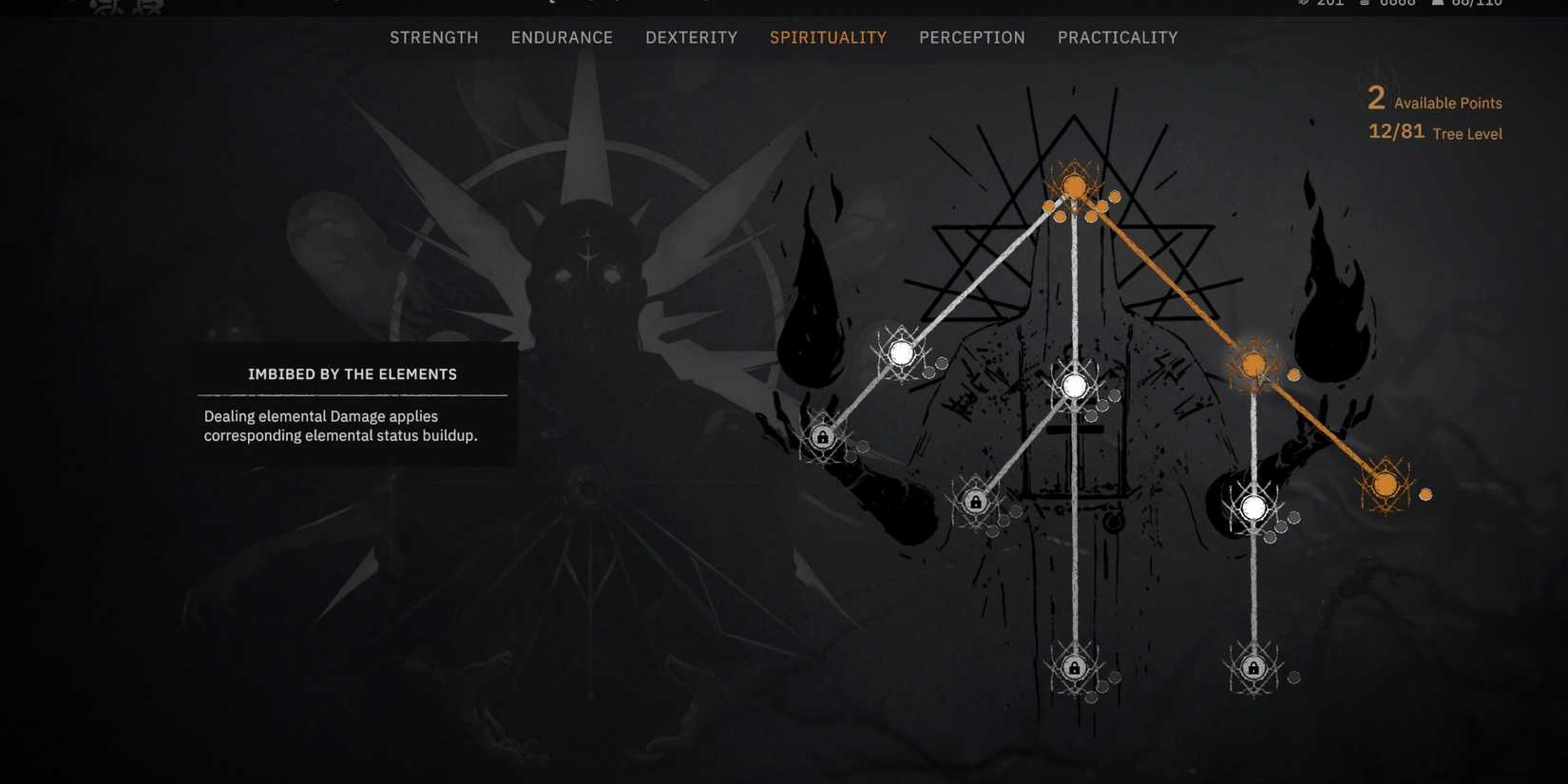Switch to the PRACTICALITY tab
The image size is (1568, 784).
click(x=1118, y=37)
